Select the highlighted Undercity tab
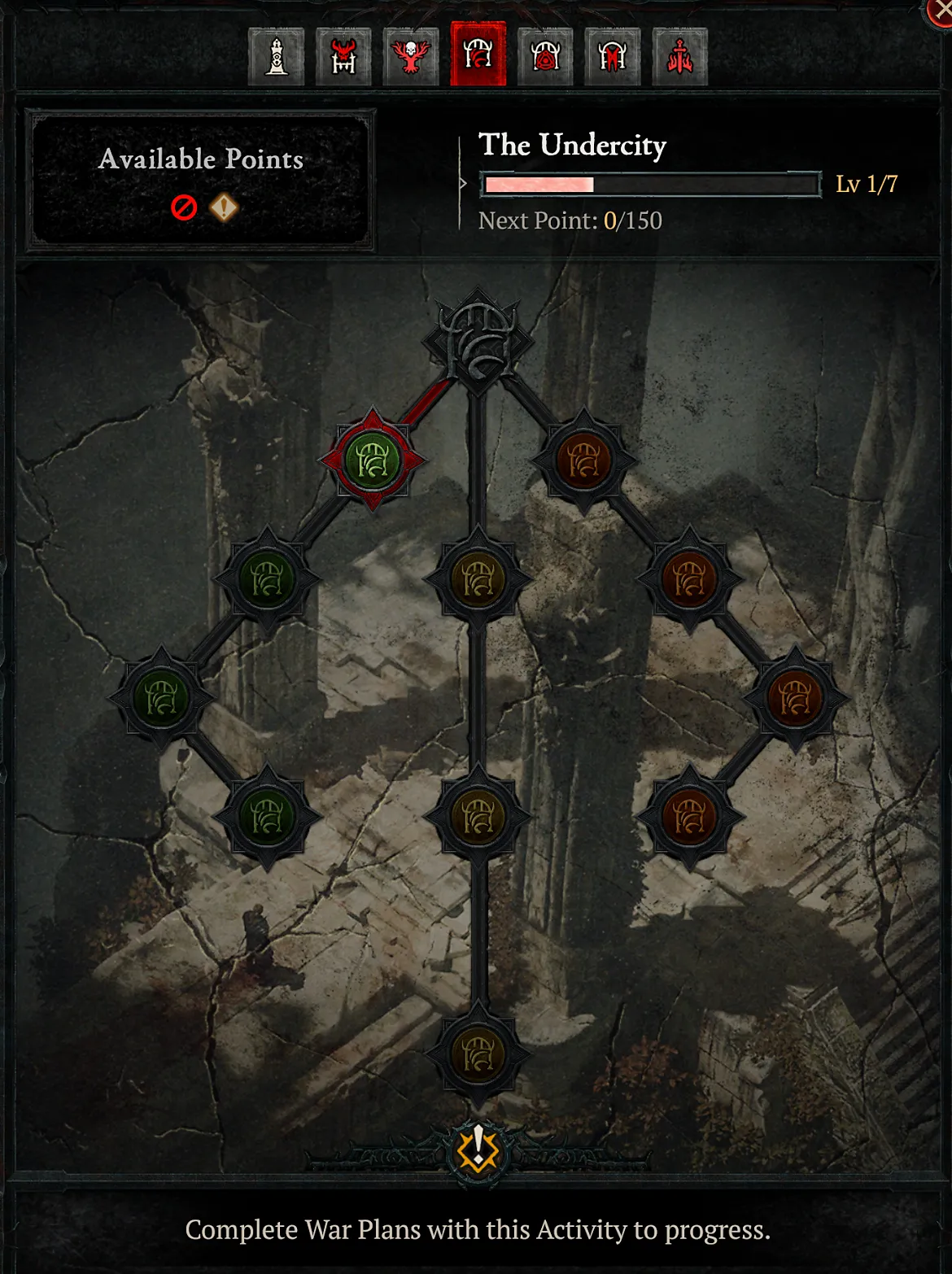The image size is (952, 1274). (478, 55)
